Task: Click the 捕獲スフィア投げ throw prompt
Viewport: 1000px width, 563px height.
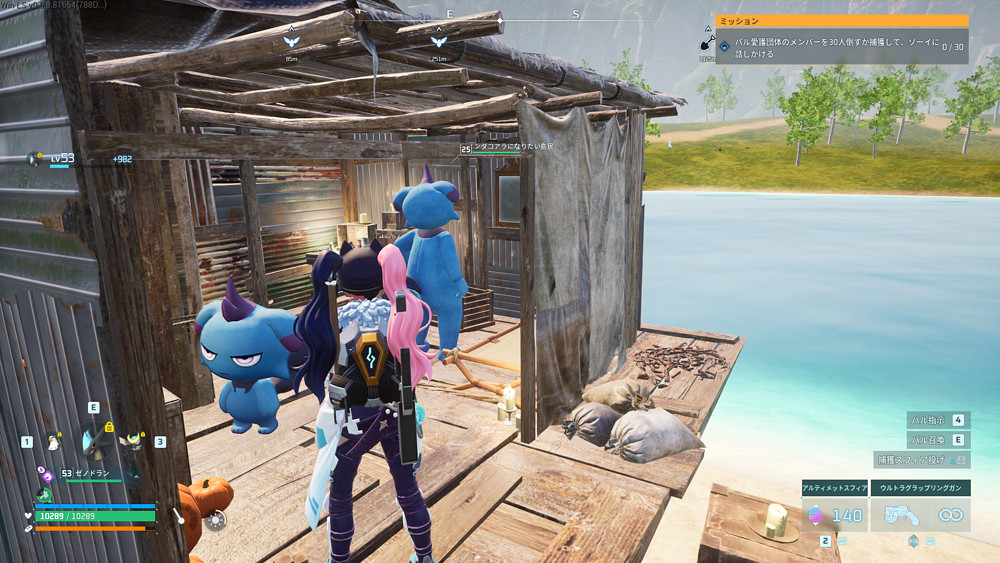Action: pyautogui.click(x=921, y=460)
